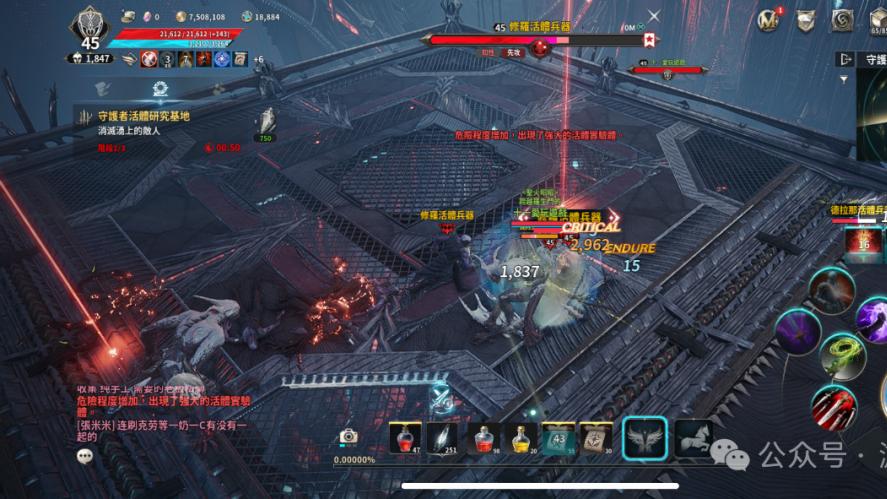Activate the green whirlwind skill

click(x=842, y=355)
